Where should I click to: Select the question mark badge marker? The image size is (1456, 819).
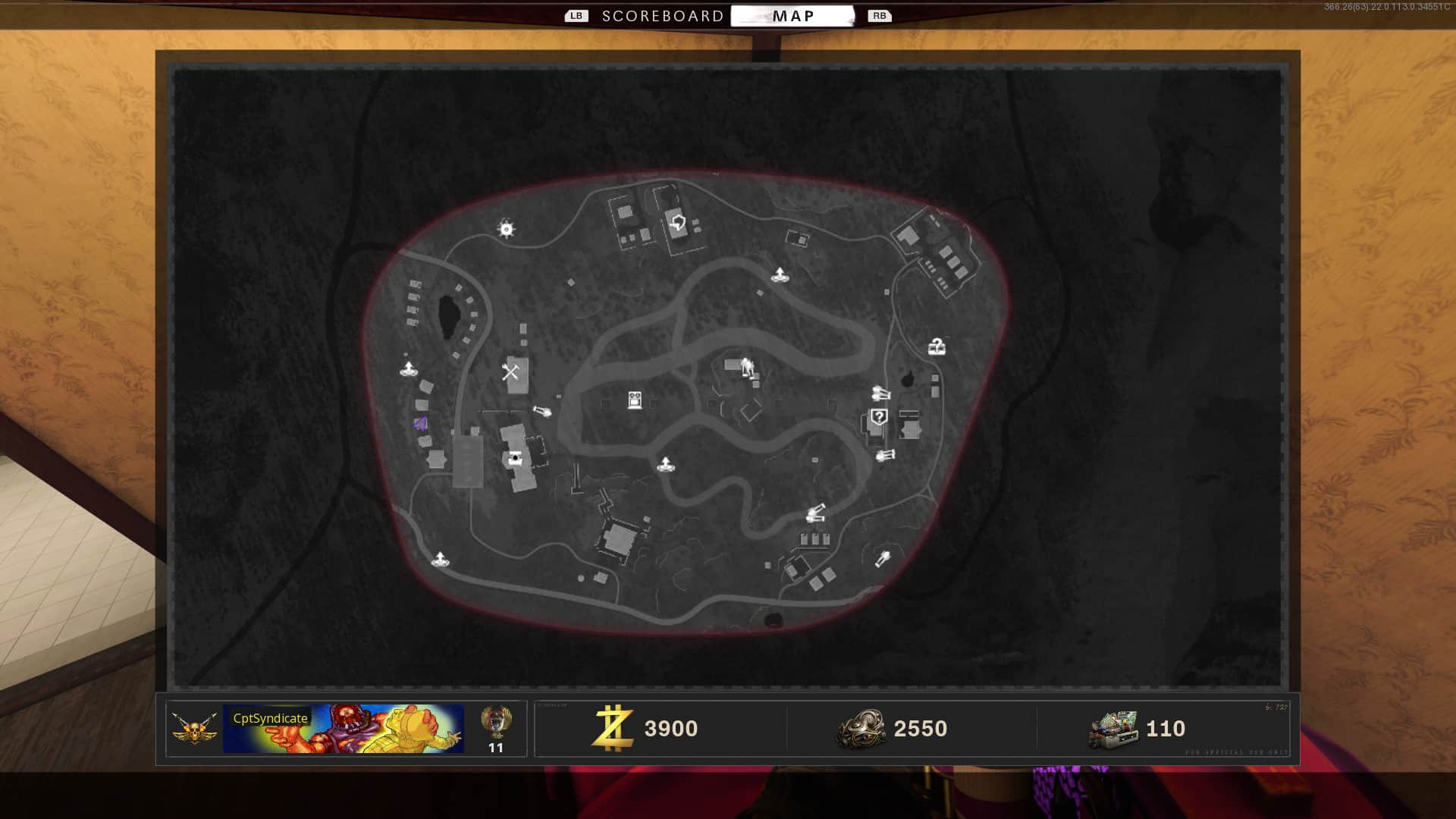[x=878, y=416]
